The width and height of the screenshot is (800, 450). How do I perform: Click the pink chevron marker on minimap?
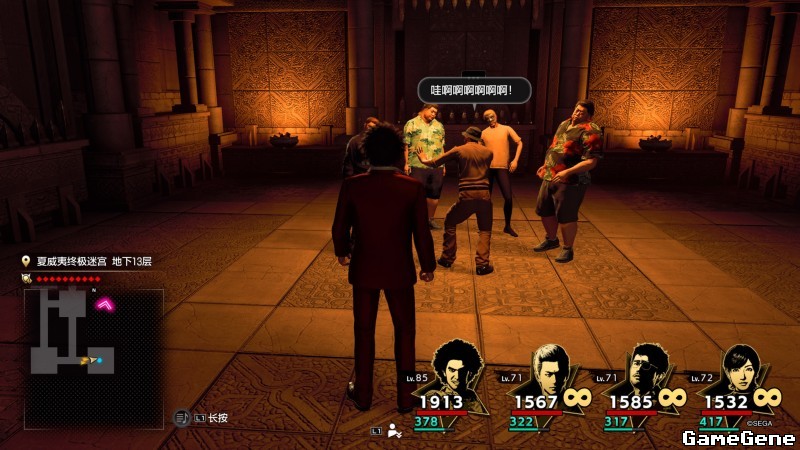104,304
